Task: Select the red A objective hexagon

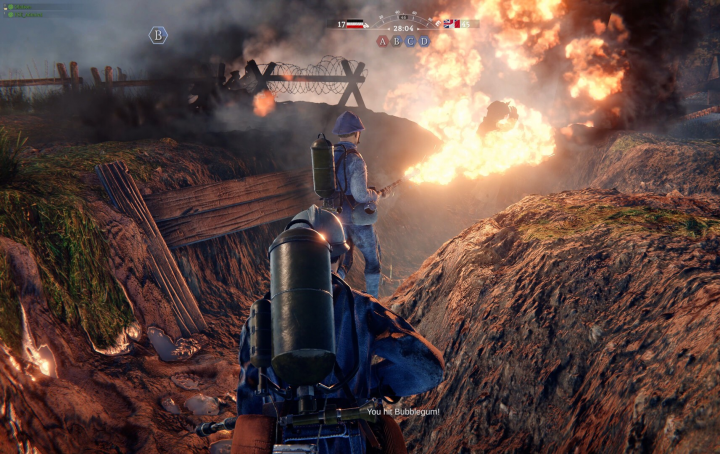Action: [x=382, y=41]
